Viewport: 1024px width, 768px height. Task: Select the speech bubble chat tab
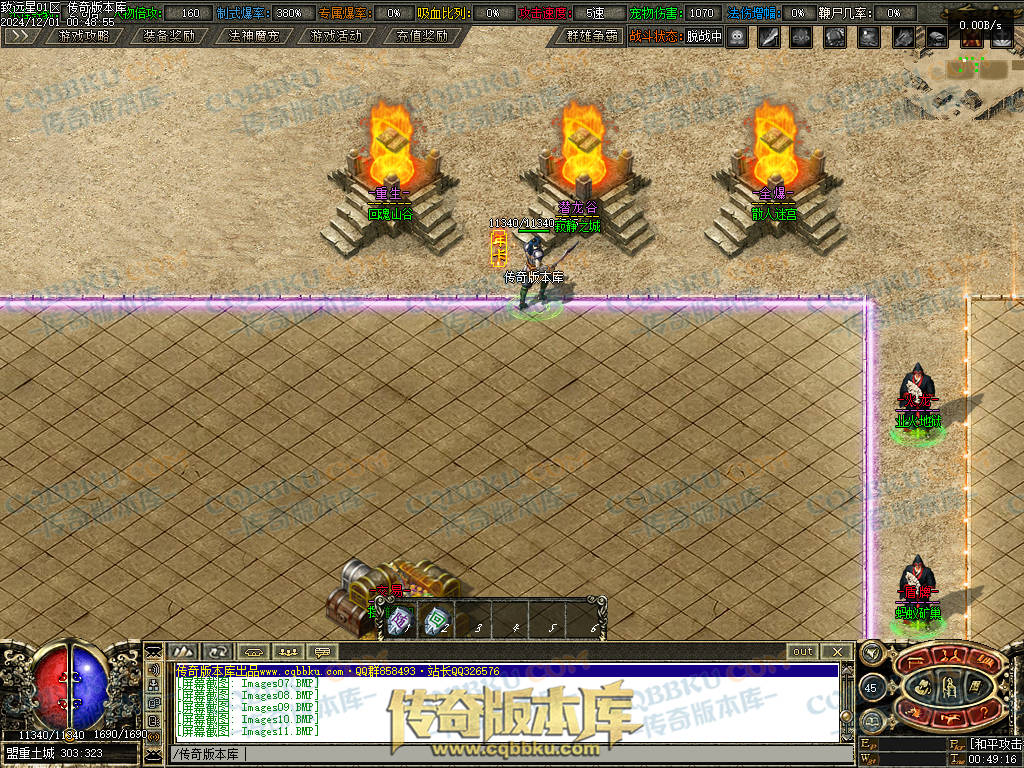point(323,651)
